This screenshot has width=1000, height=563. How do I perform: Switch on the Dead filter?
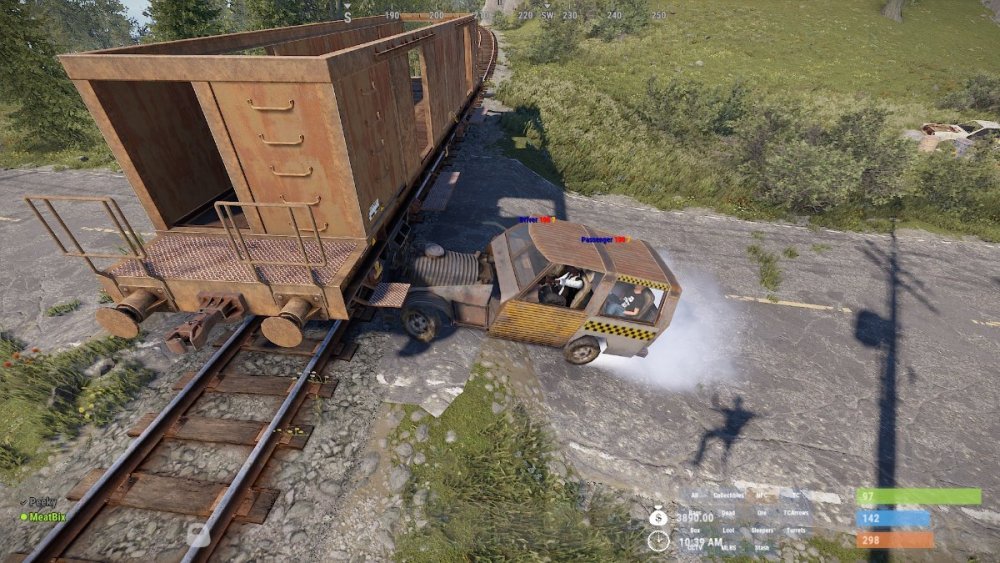[729, 513]
